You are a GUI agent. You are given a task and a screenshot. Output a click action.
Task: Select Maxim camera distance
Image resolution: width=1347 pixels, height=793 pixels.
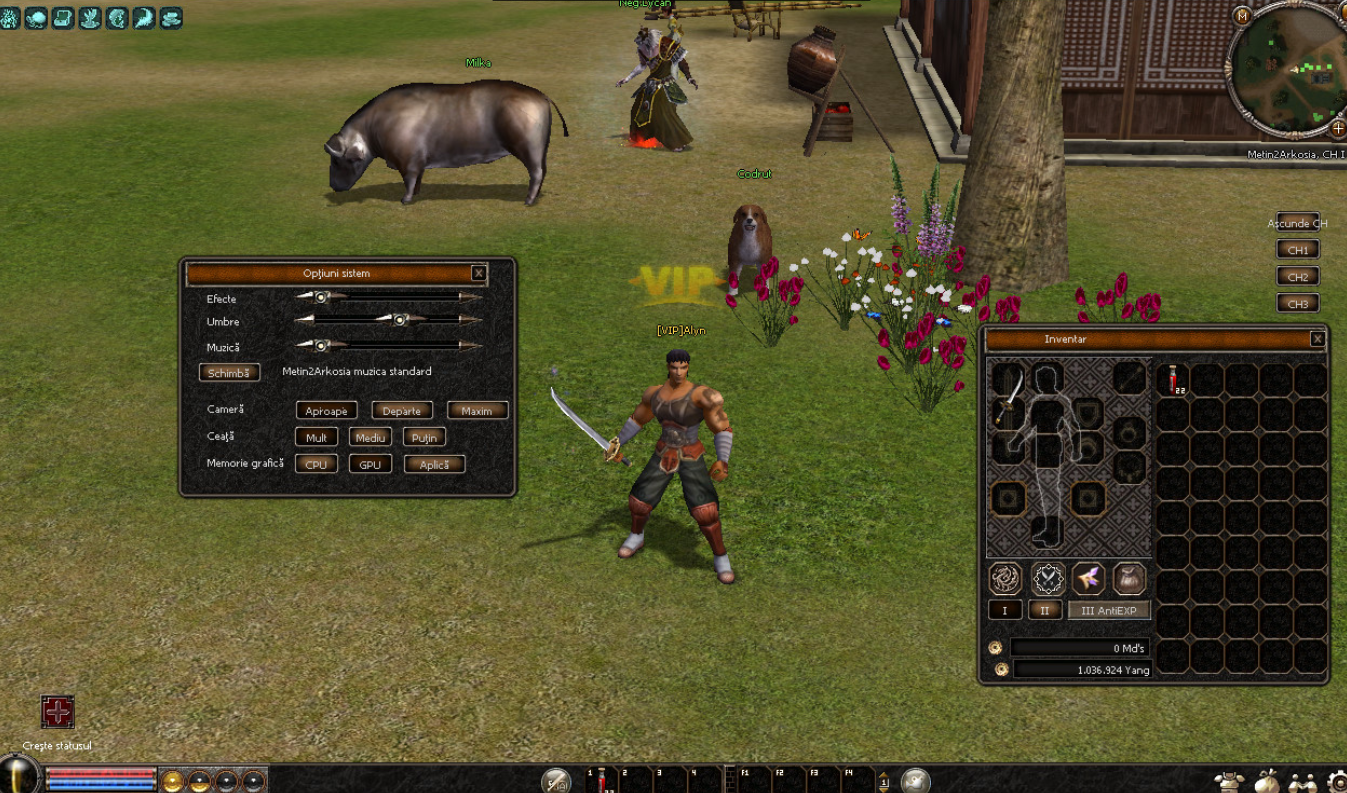(477, 411)
